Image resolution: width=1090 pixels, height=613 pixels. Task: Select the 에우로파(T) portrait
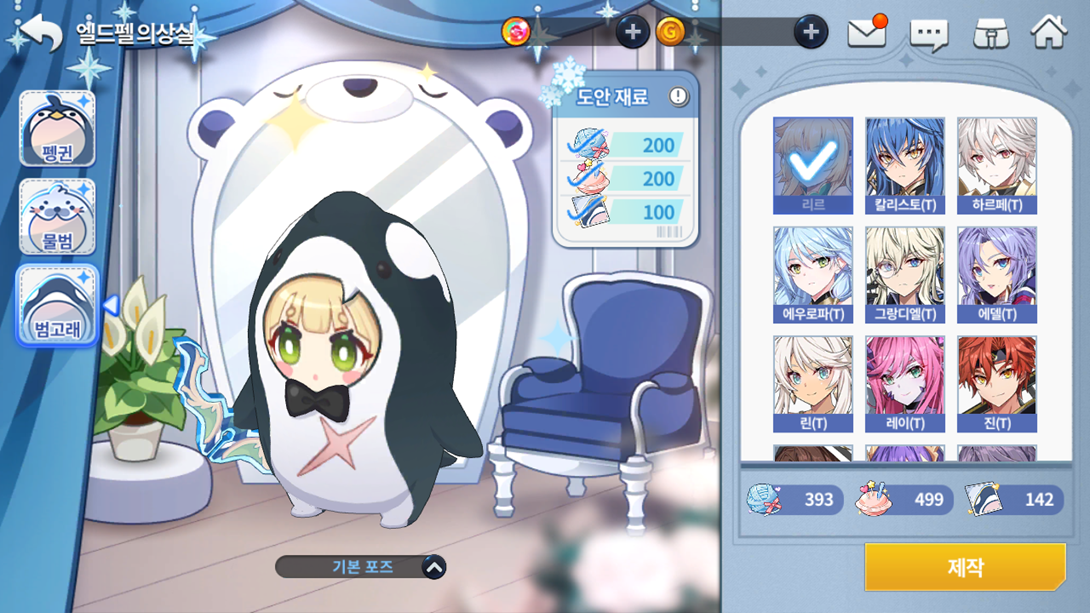click(x=813, y=274)
